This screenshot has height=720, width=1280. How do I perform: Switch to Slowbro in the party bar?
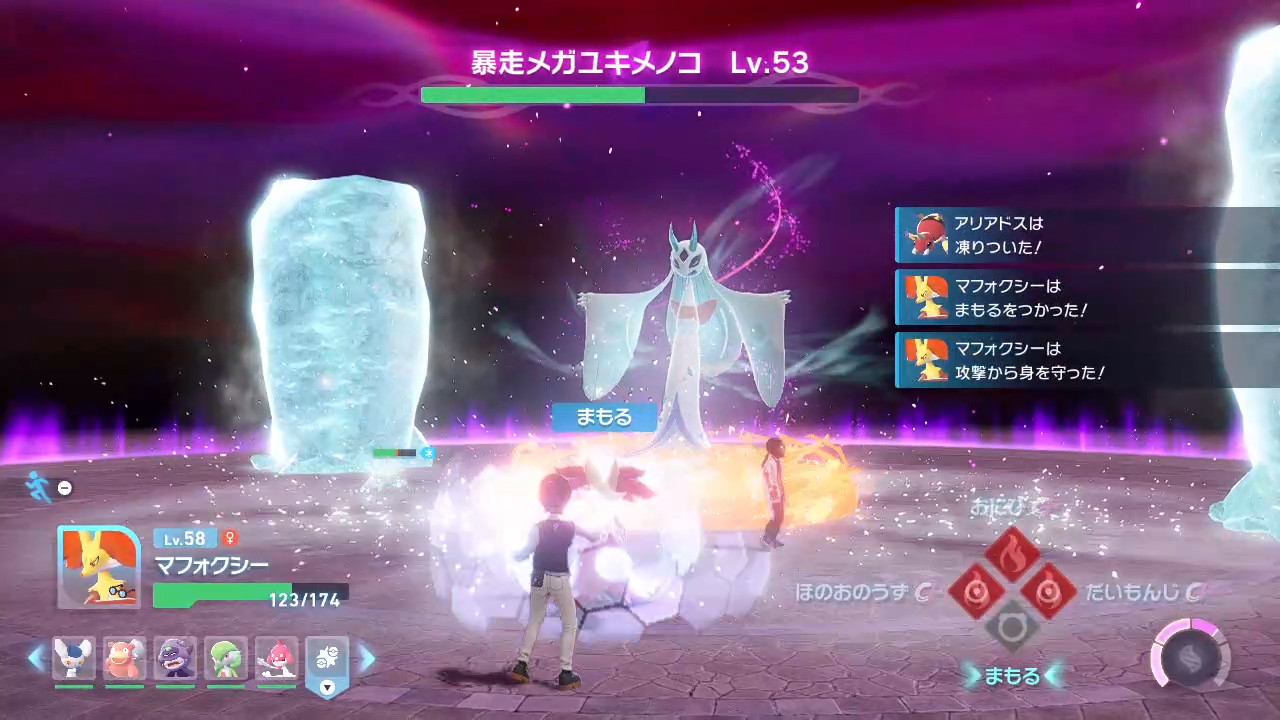point(125,659)
